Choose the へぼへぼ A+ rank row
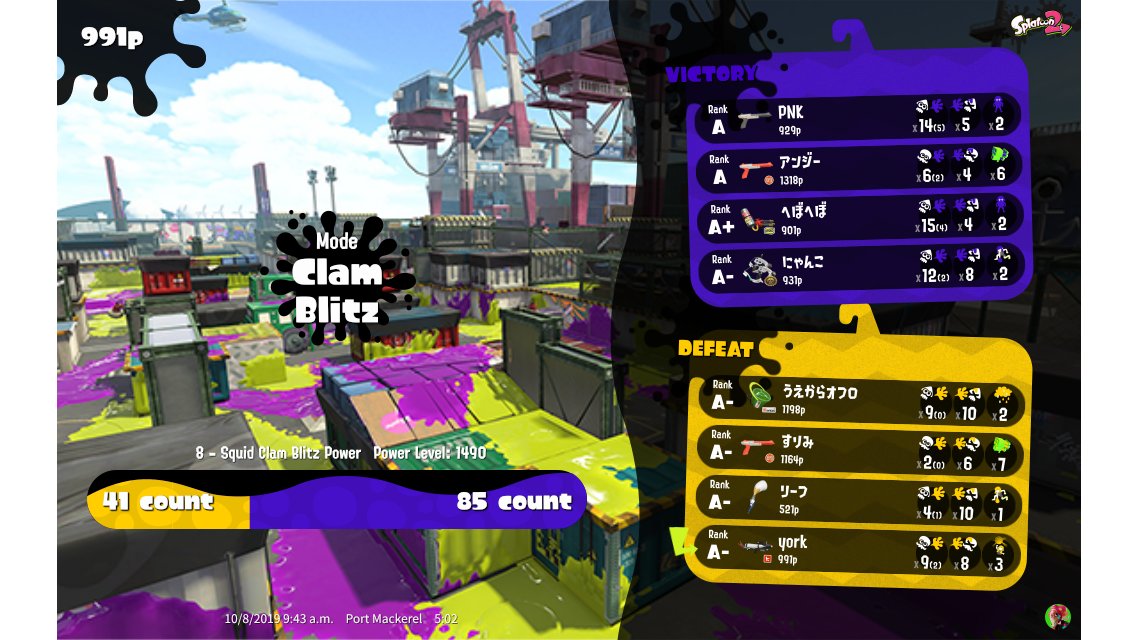 pos(858,217)
